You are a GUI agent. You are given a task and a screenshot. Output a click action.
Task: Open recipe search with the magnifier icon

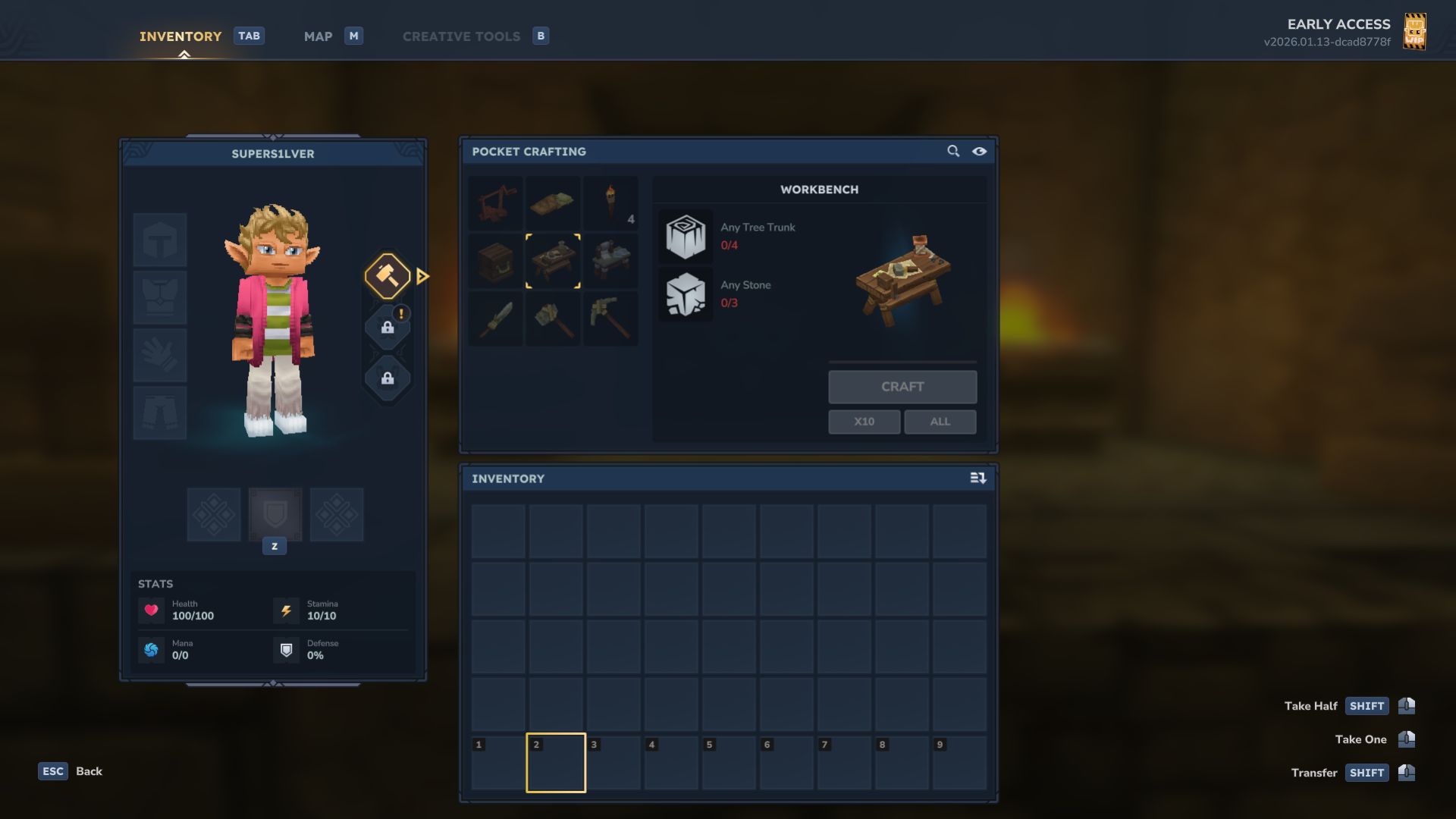(953, 151)
